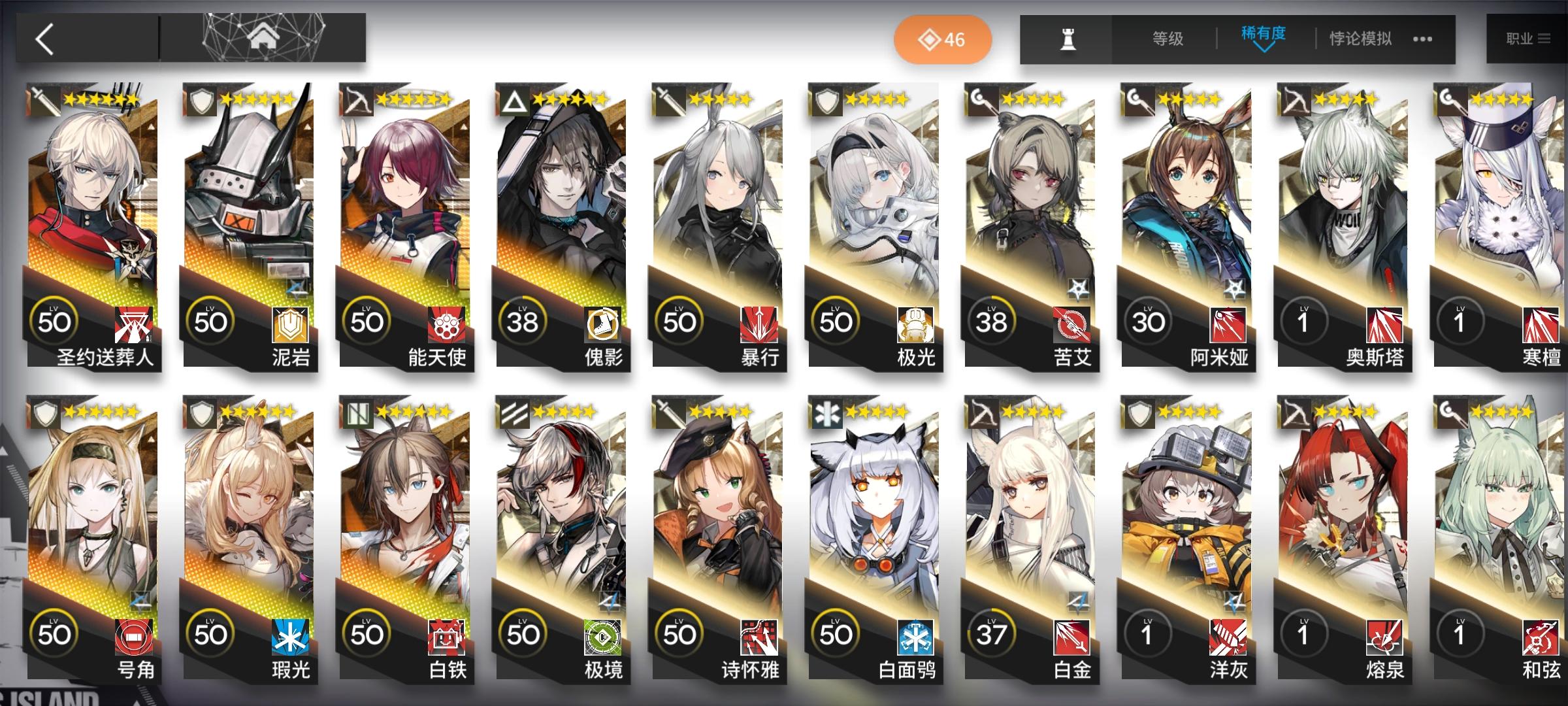Click the rook sorting icon beside the sort options
The image size is (1568, 706).
(1066, 38)
